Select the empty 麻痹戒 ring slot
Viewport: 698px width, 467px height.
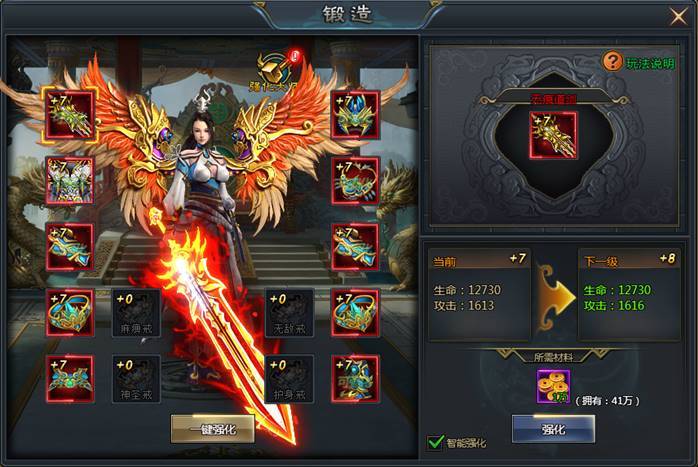(135, 313)
